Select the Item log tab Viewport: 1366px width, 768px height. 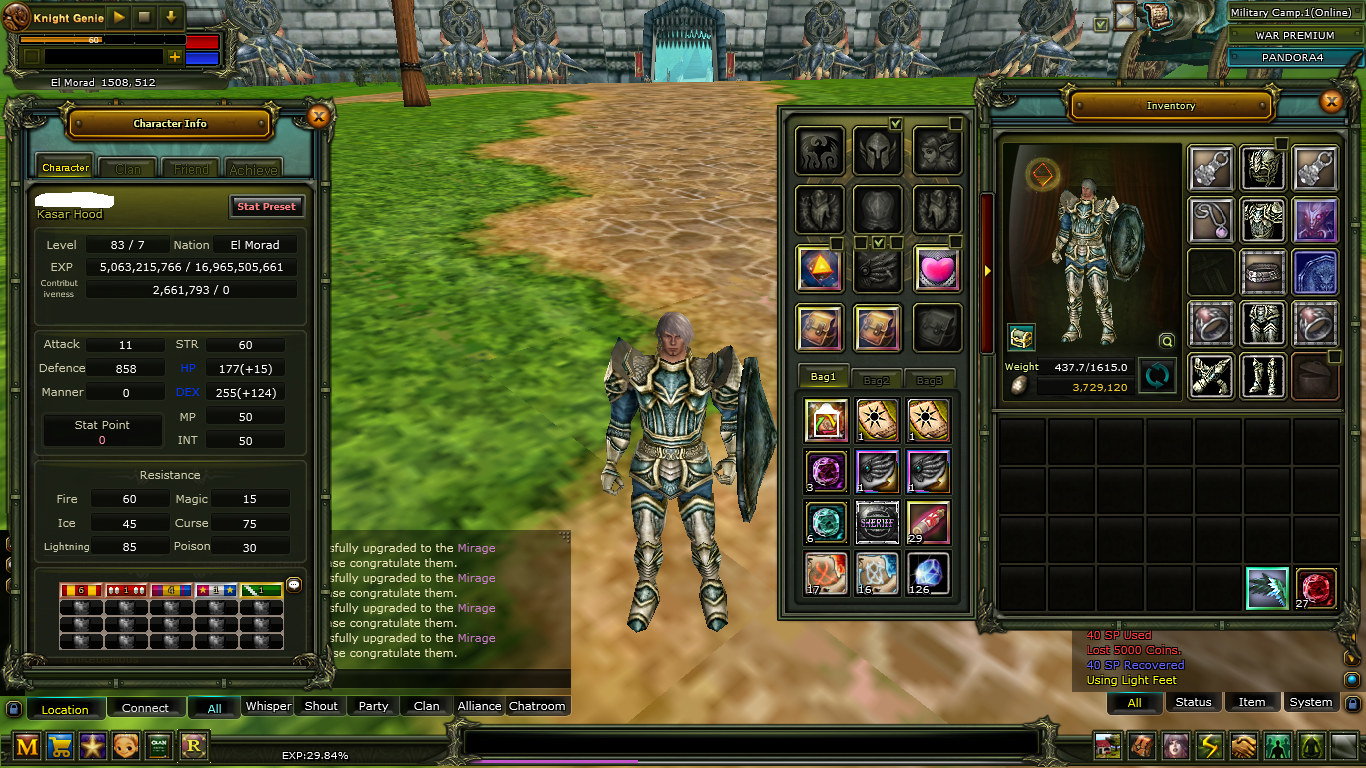pyautogui.click(x=1252, y=702)
